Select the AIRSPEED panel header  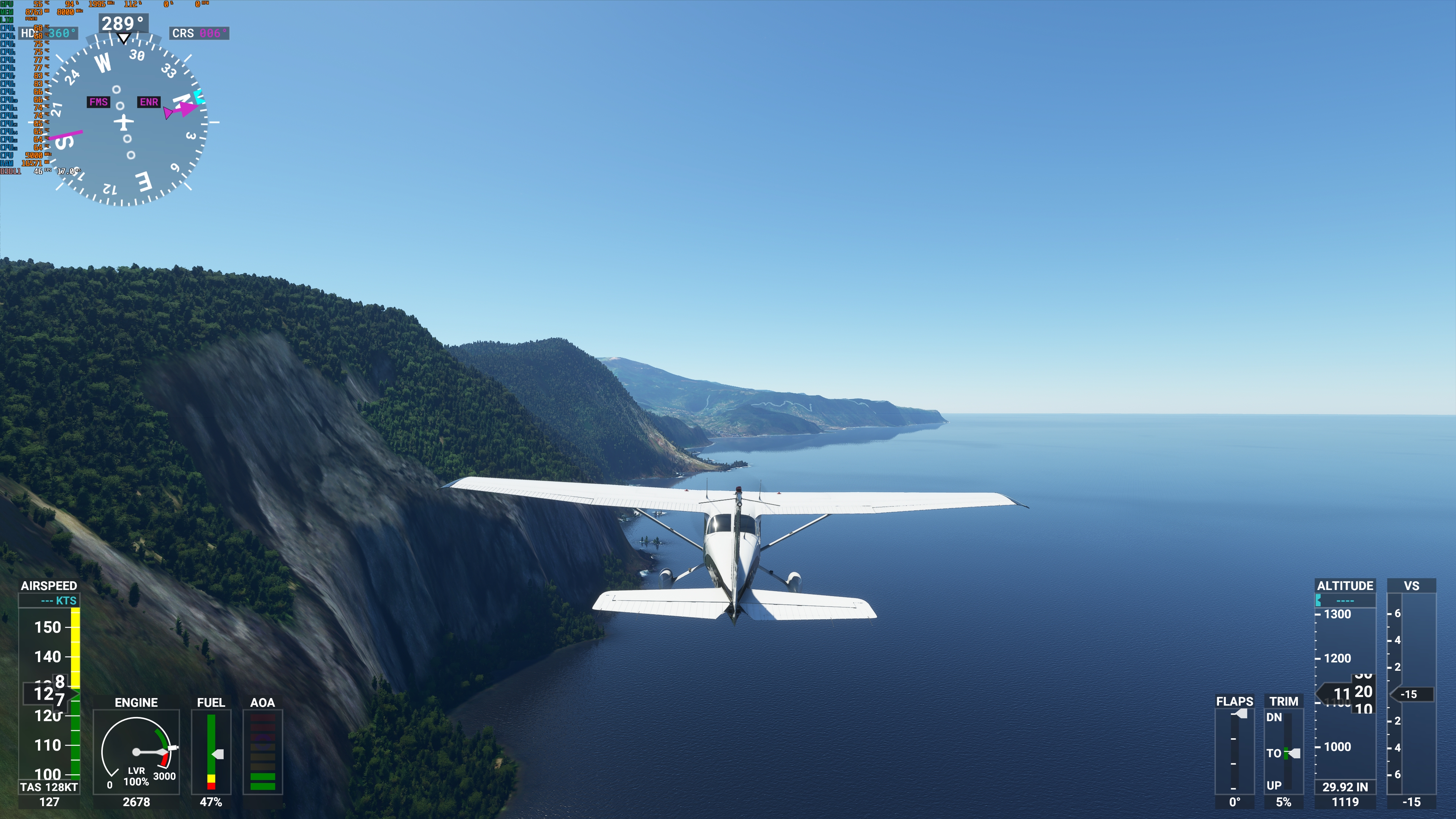(49, 586)
